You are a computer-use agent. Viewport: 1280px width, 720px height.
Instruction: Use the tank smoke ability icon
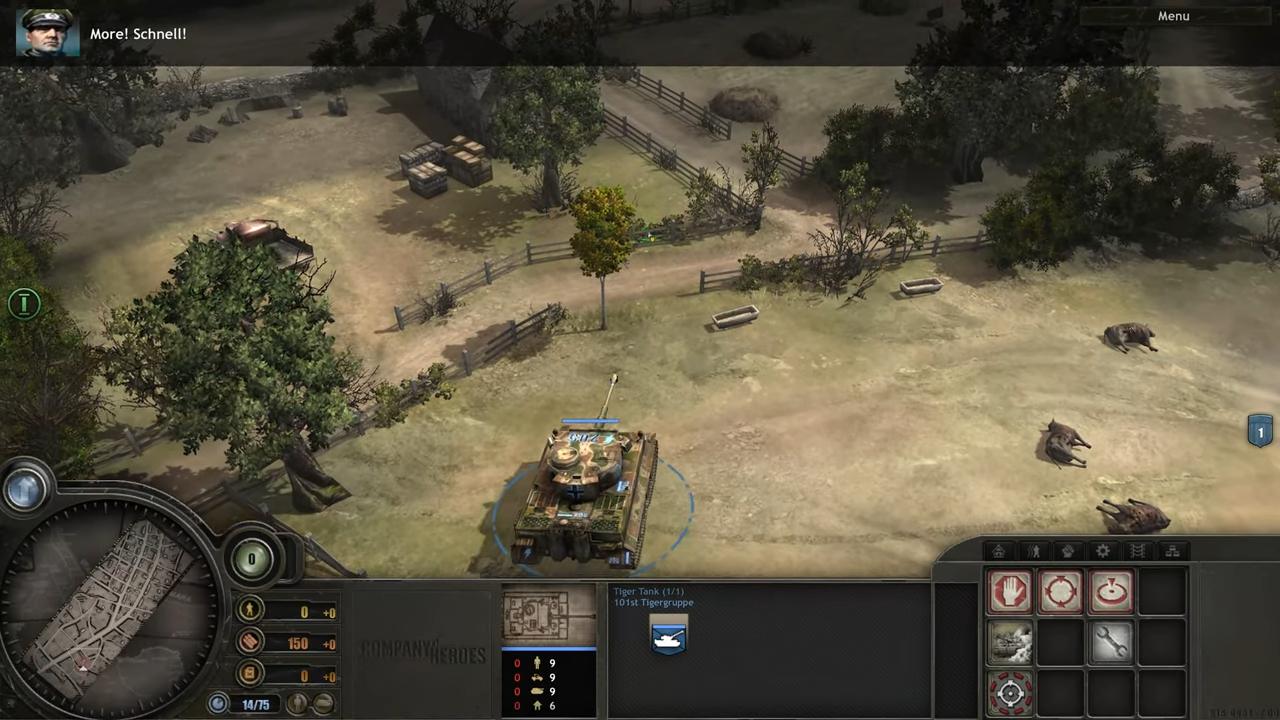1010,642
